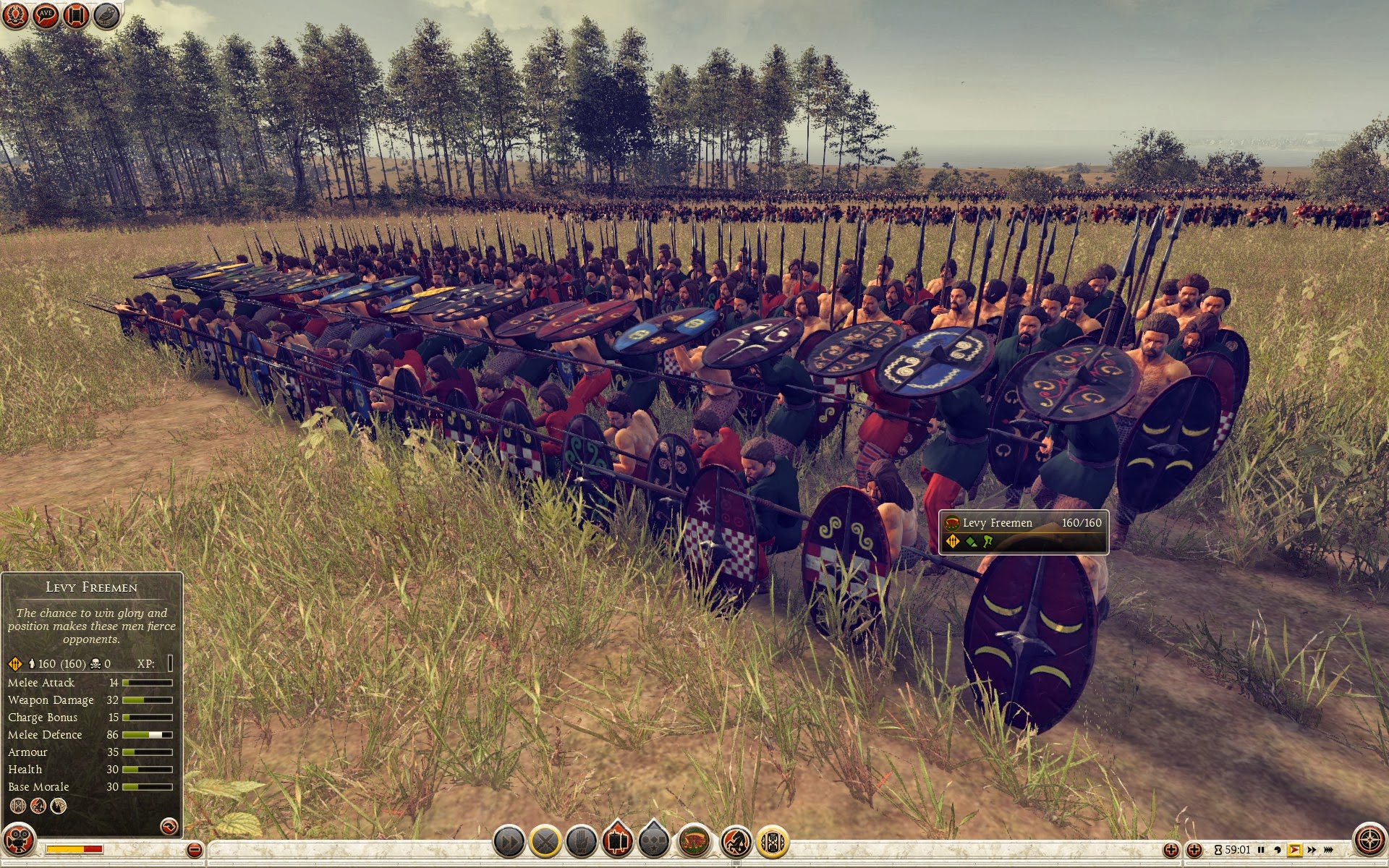Click the Levy Freemen unit banner
Image resolution: width=1389 pixels, height=868 pixels.
coord(1023,532)
